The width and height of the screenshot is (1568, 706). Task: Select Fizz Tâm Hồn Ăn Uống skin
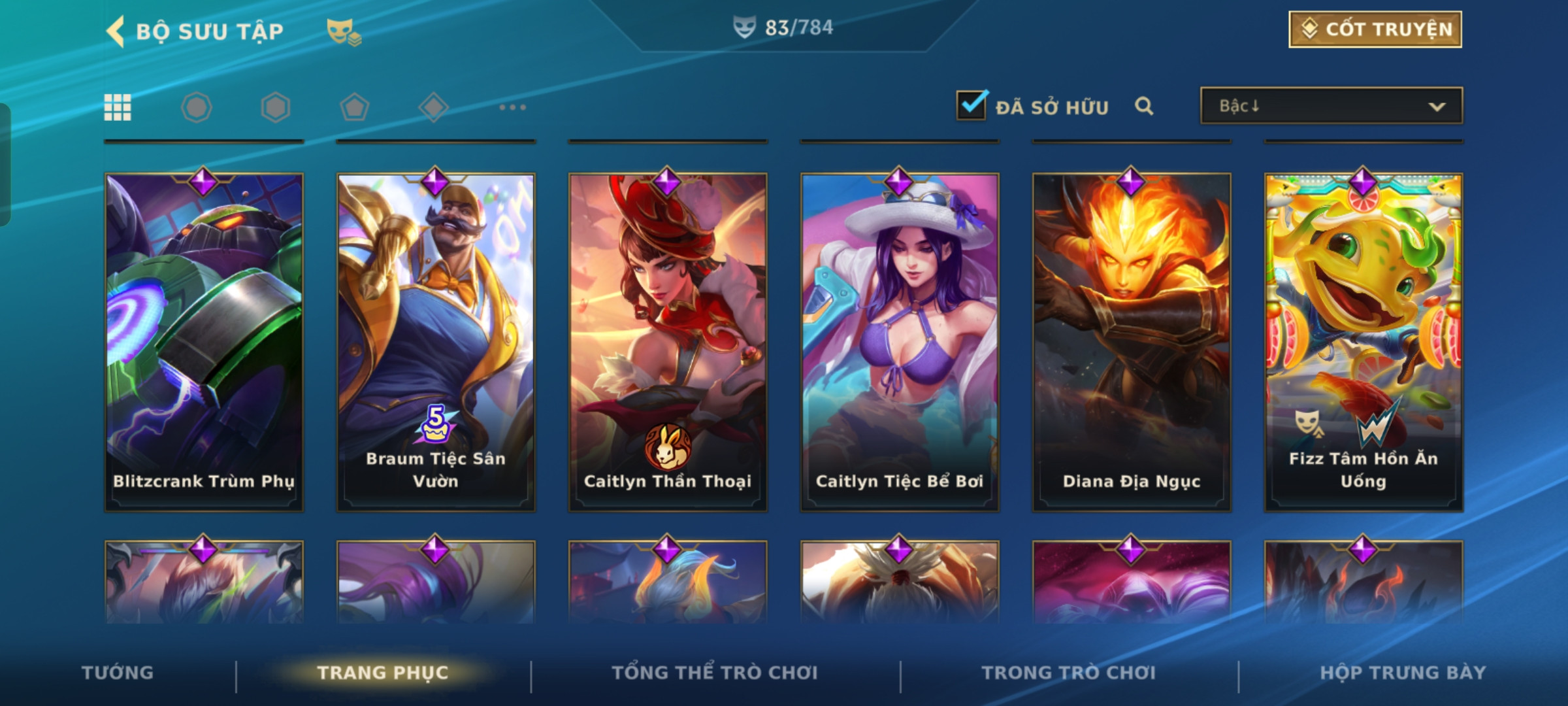(x=1364, y=341)
